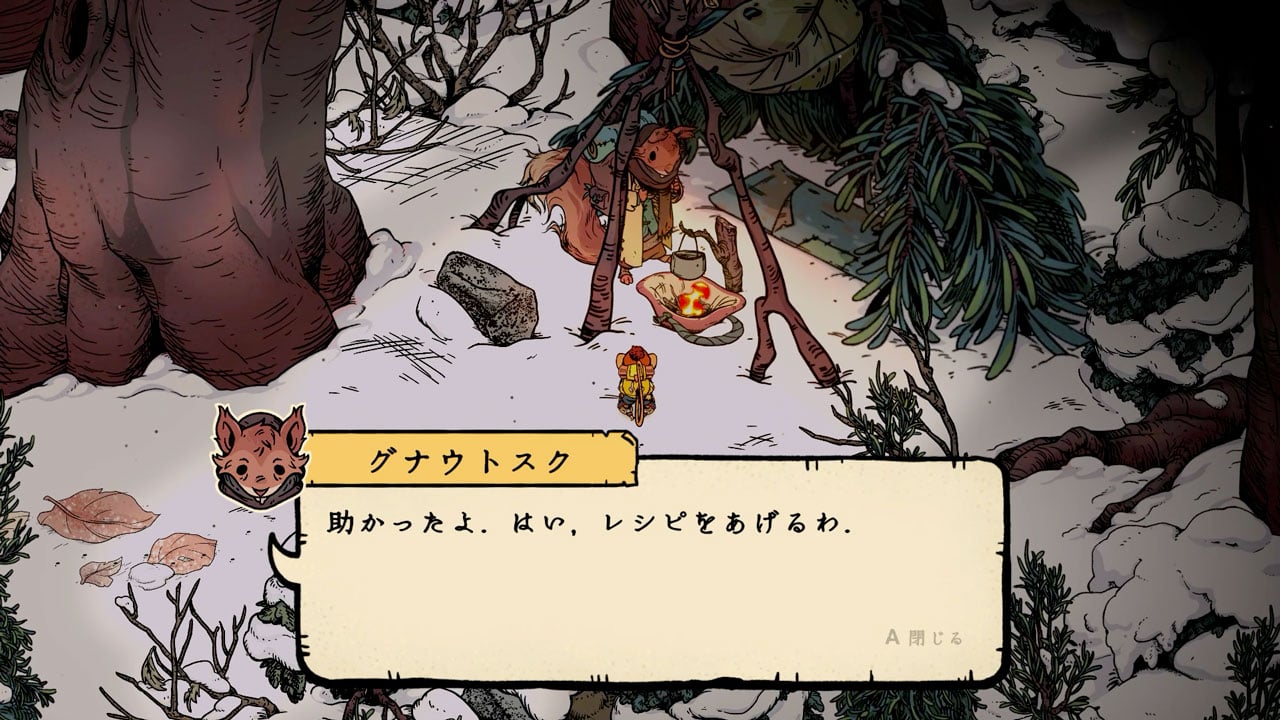The image size is (1280, 720).
Task: Close the dialogue with the 閉じる label
Action: pos(926,636)
